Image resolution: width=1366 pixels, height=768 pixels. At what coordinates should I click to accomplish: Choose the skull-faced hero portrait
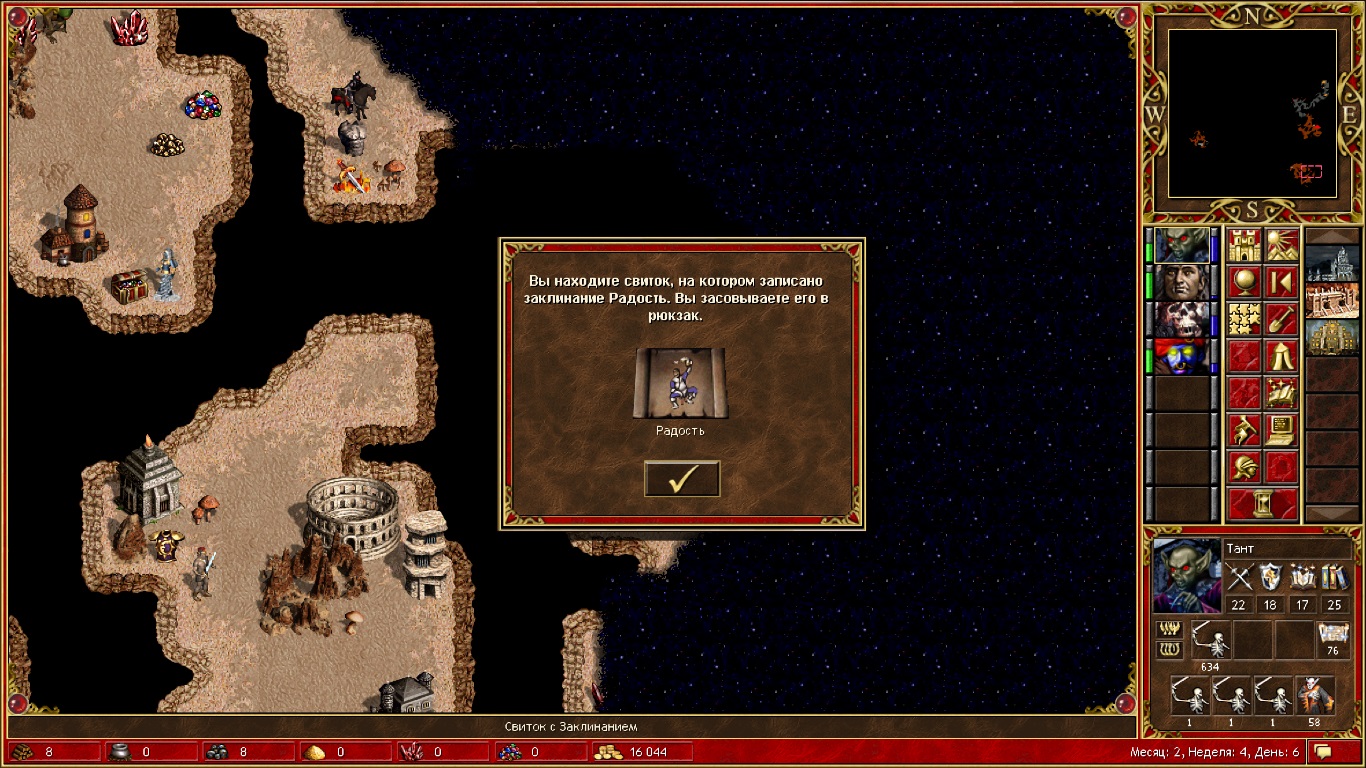tap(1182, 320)
